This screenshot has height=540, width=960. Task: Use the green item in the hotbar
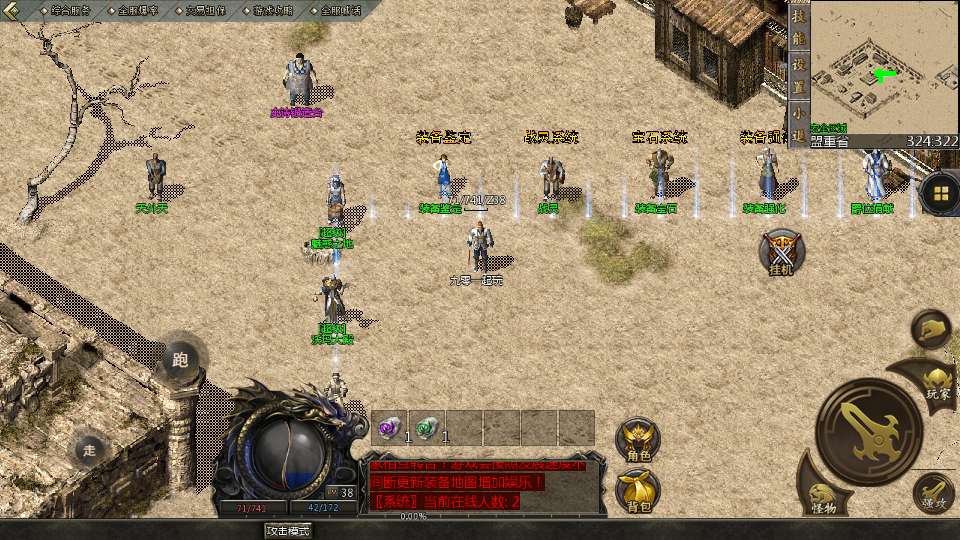click(x=427, y=428)
